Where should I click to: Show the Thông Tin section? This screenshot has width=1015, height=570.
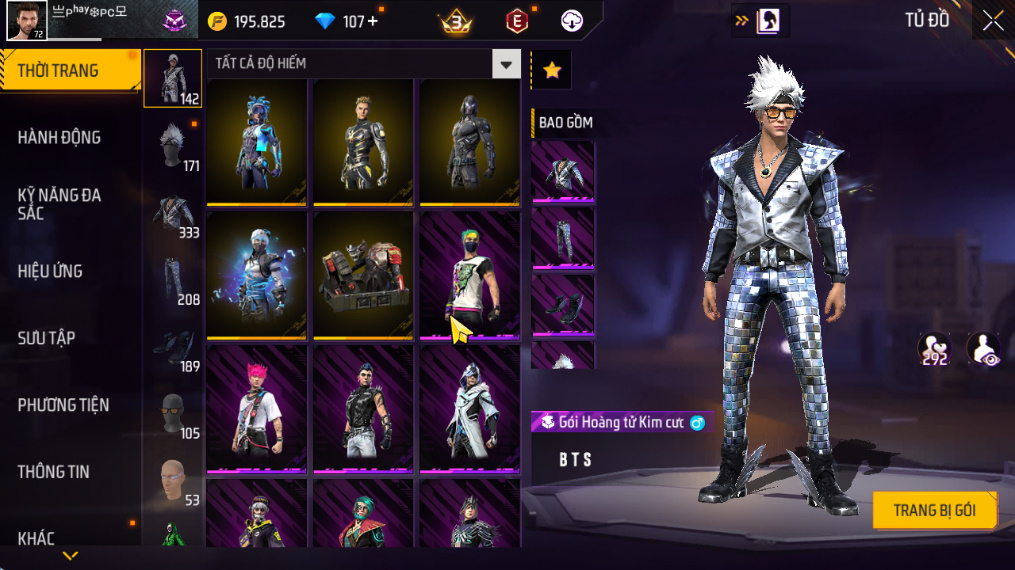(53, 472)
